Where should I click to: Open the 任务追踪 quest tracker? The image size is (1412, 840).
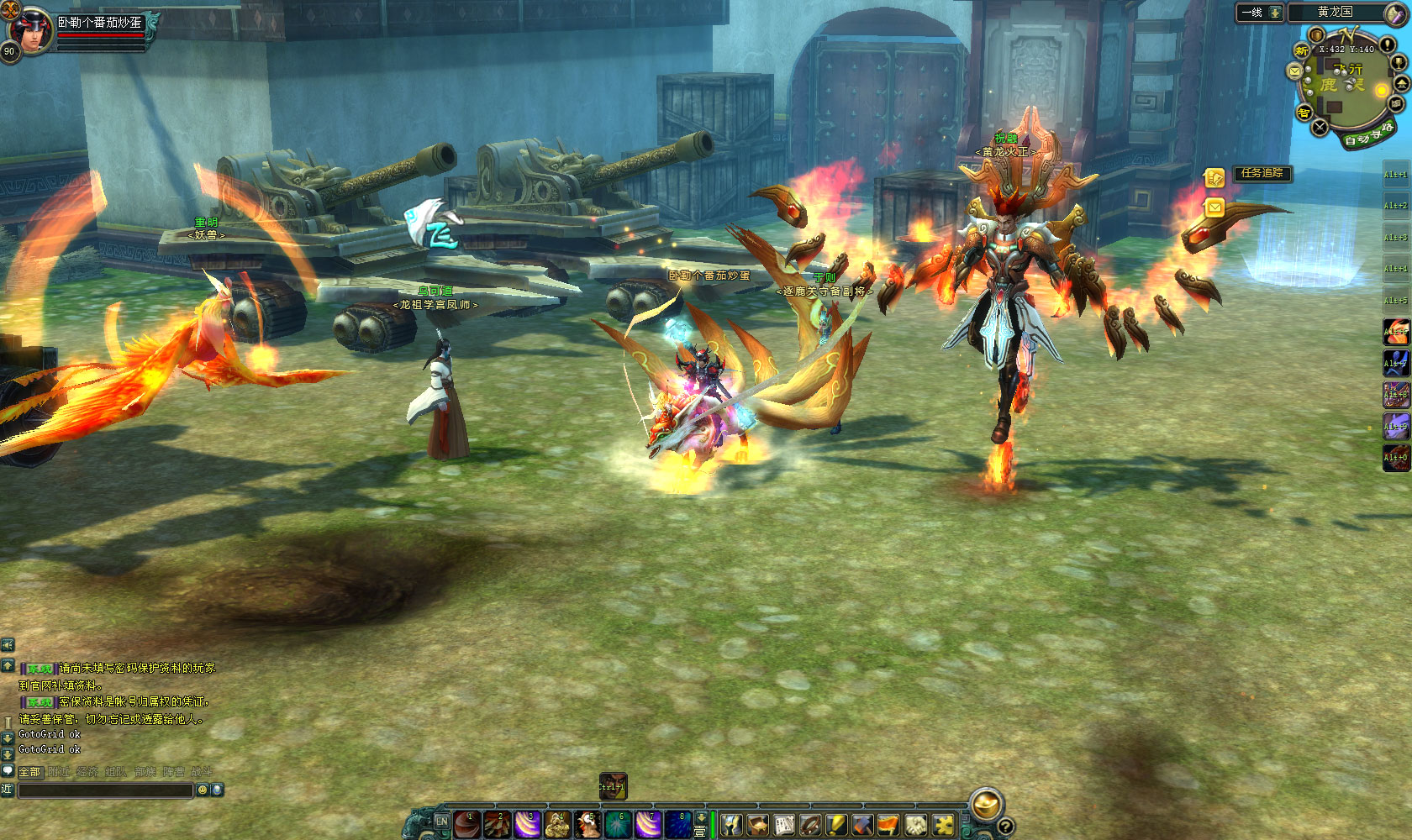pyautogui.click(x=1262, y=173)
